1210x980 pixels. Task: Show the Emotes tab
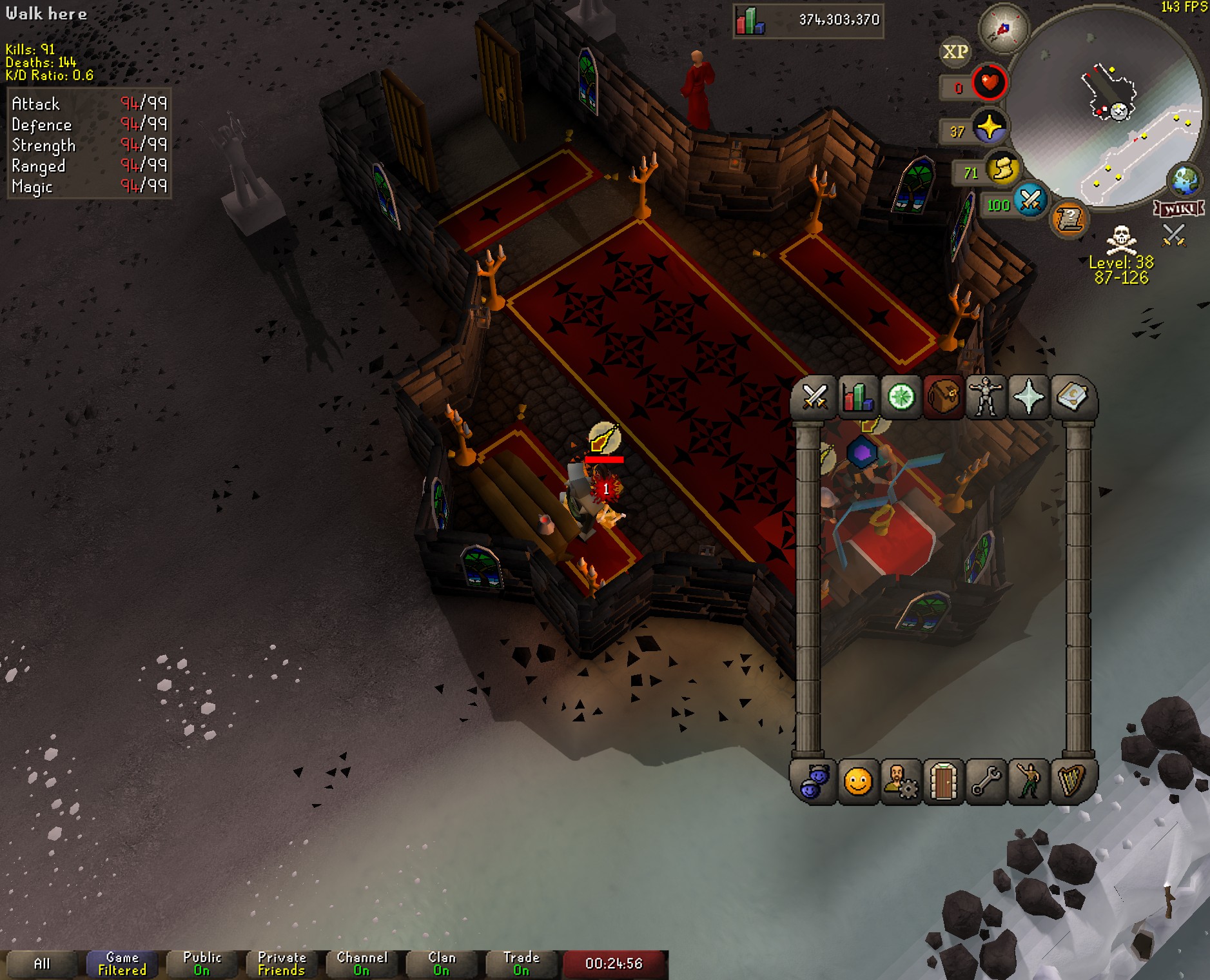1029,782
